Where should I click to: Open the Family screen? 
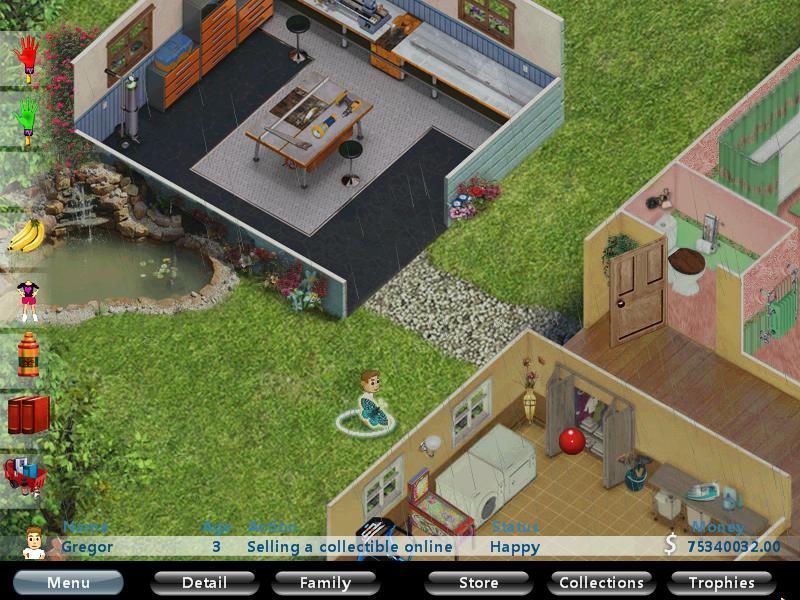click(x=326, y=582)
